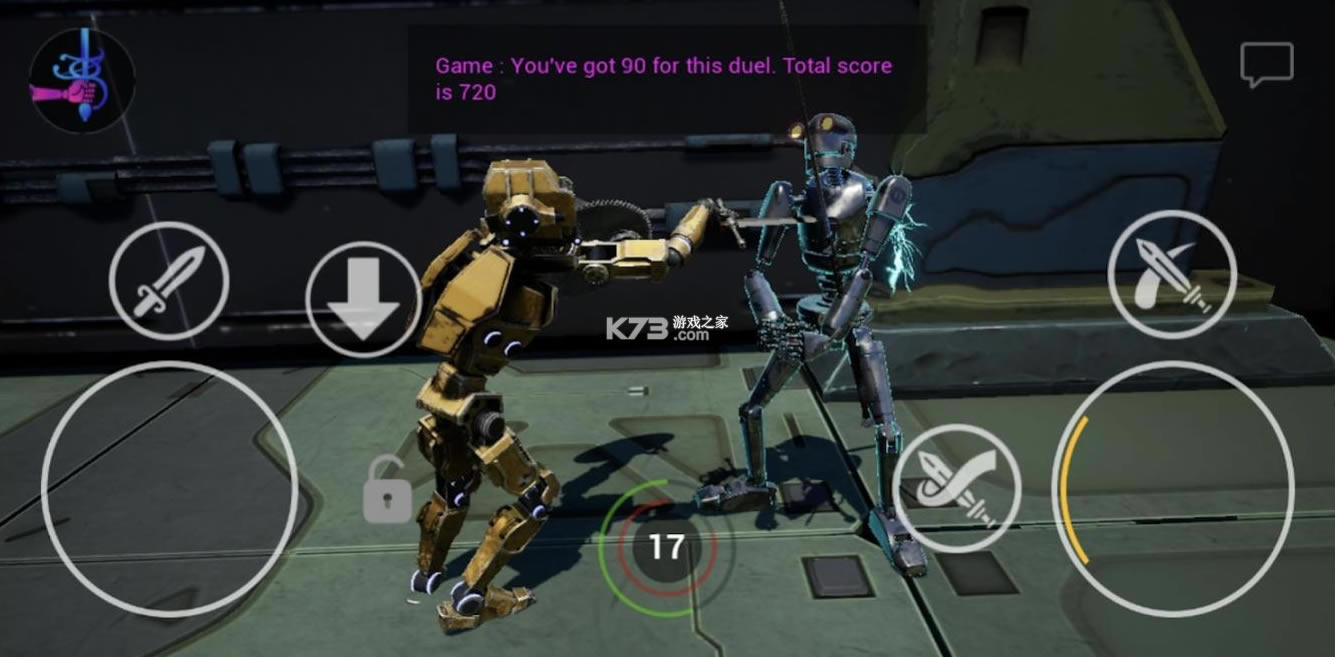Trigger the sword with ribbon swirl button

coord(956,488)
